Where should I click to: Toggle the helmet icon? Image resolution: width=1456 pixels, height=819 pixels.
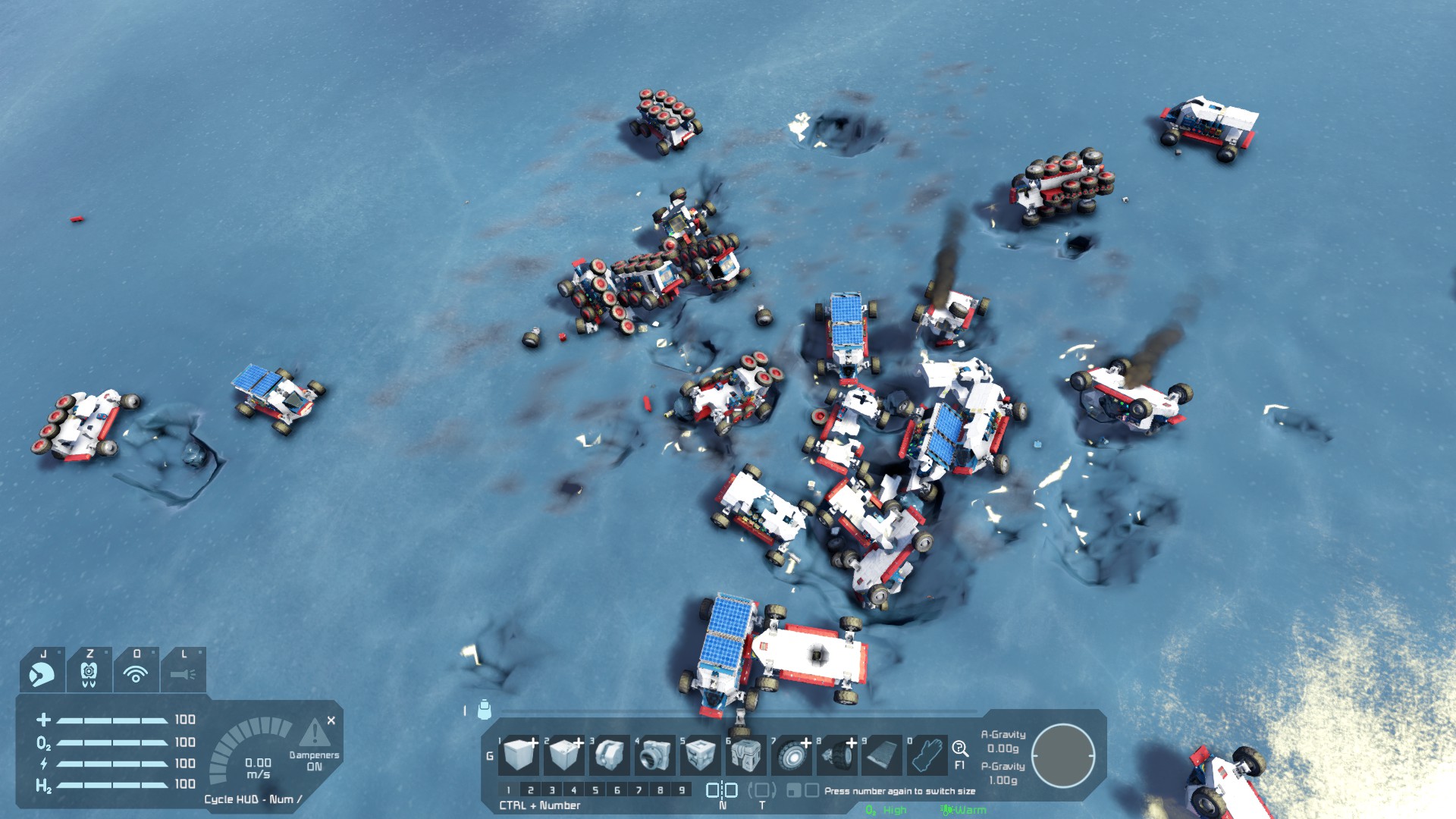coord(42,673)
